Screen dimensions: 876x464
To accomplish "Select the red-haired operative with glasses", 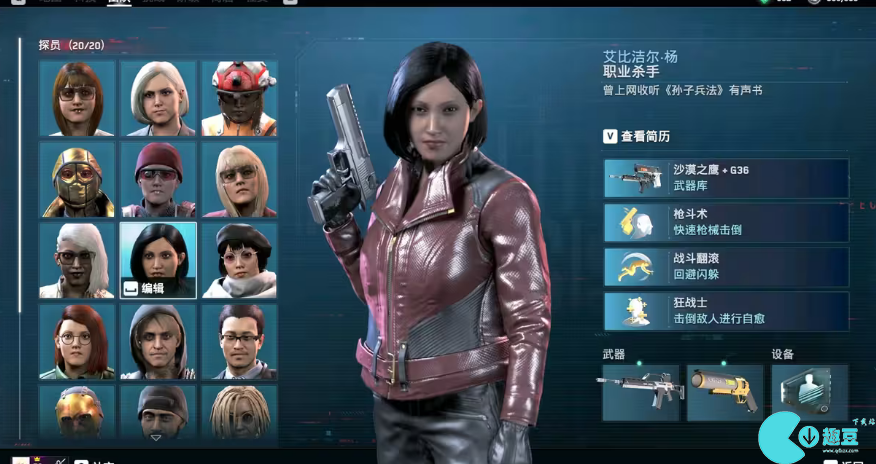I will coord(77,341).
